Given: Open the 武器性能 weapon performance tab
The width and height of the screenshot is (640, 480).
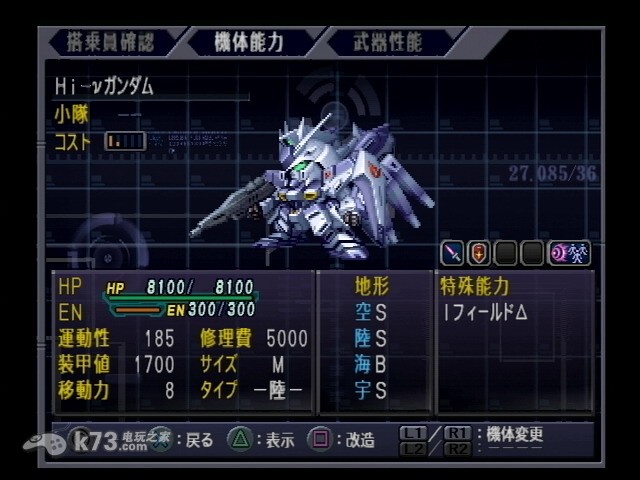Looking at the screenshot, I should (x=388, y=42).
